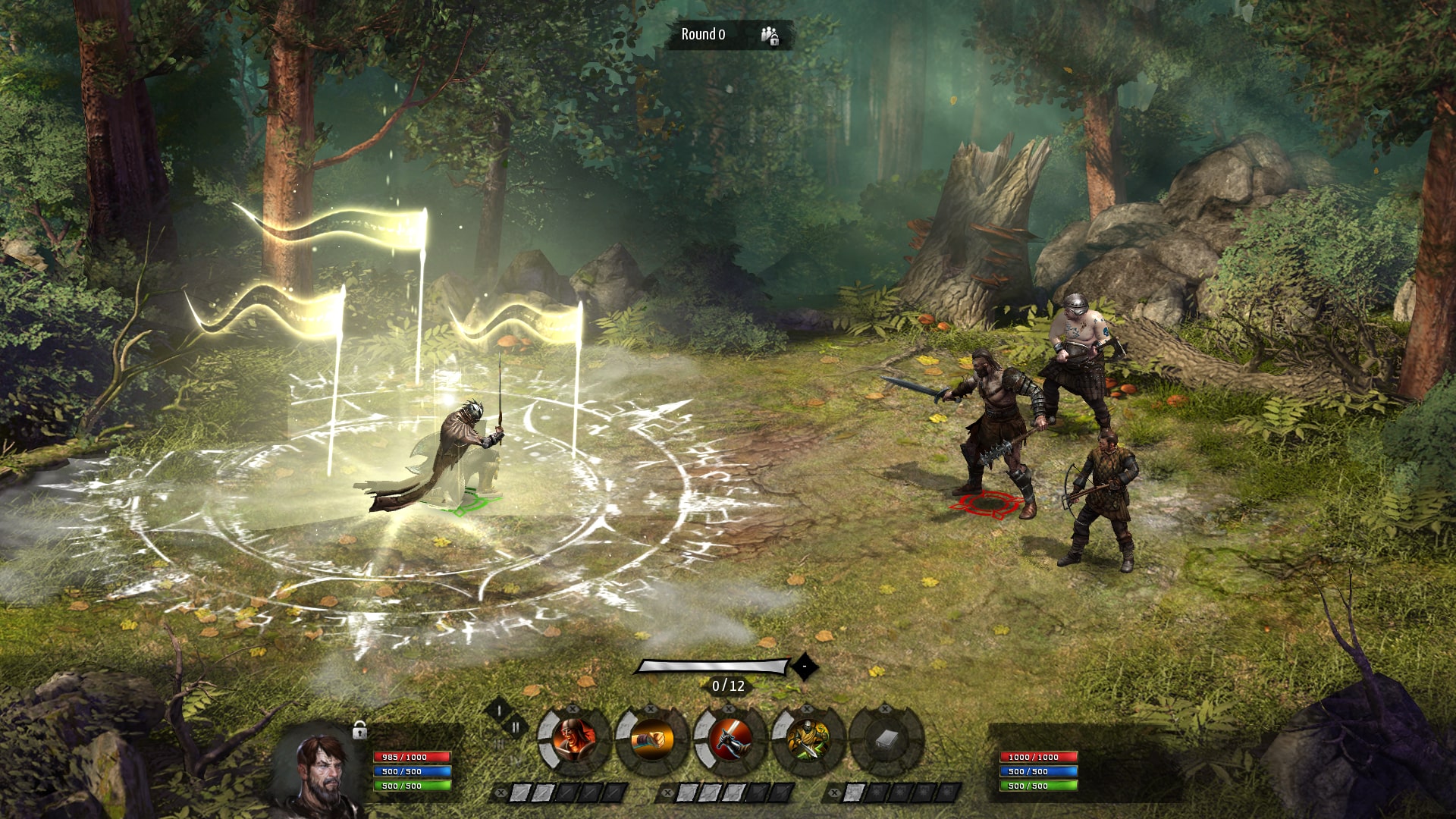
Task: Clear the book slot using its X
Action: click(x=886, y=710)
